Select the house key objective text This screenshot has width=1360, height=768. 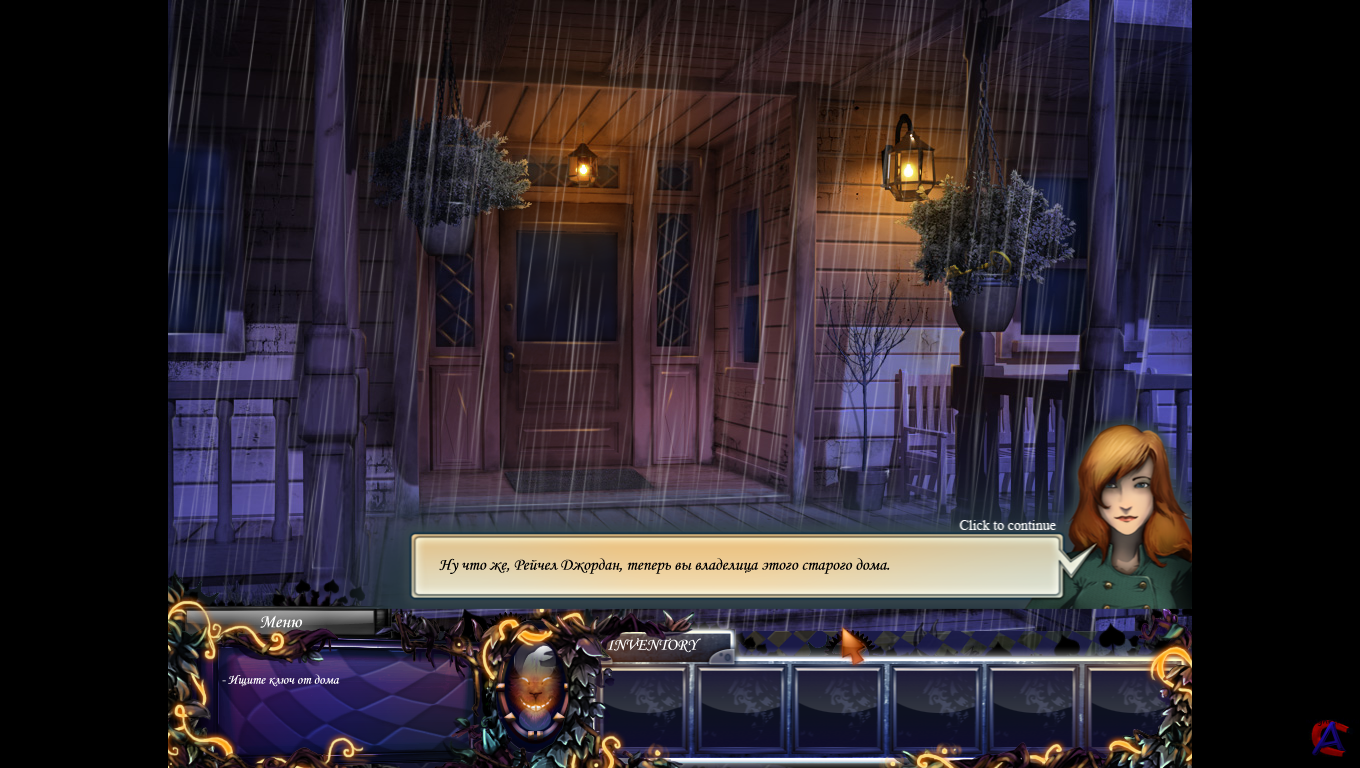click(281, 680)
